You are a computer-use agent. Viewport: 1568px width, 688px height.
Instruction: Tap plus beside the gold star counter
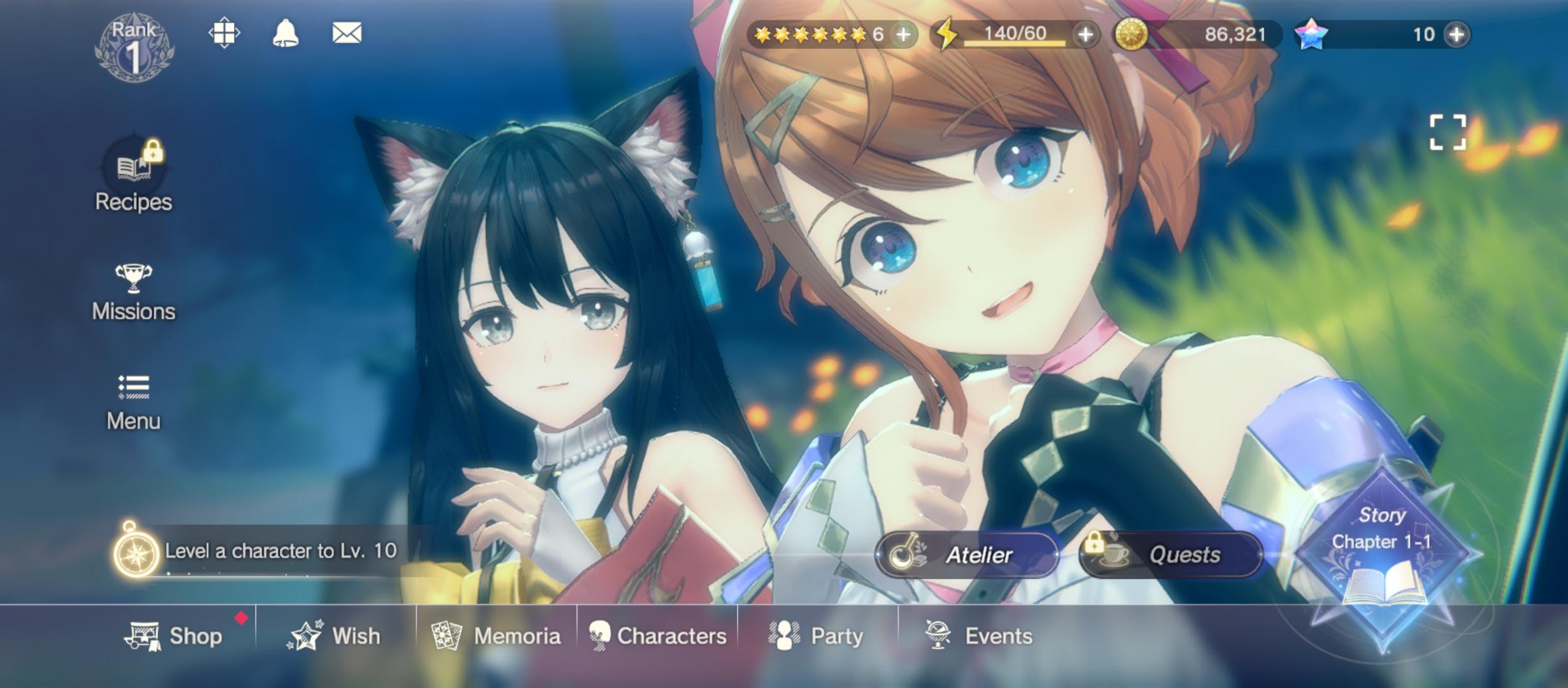[903, 34]
